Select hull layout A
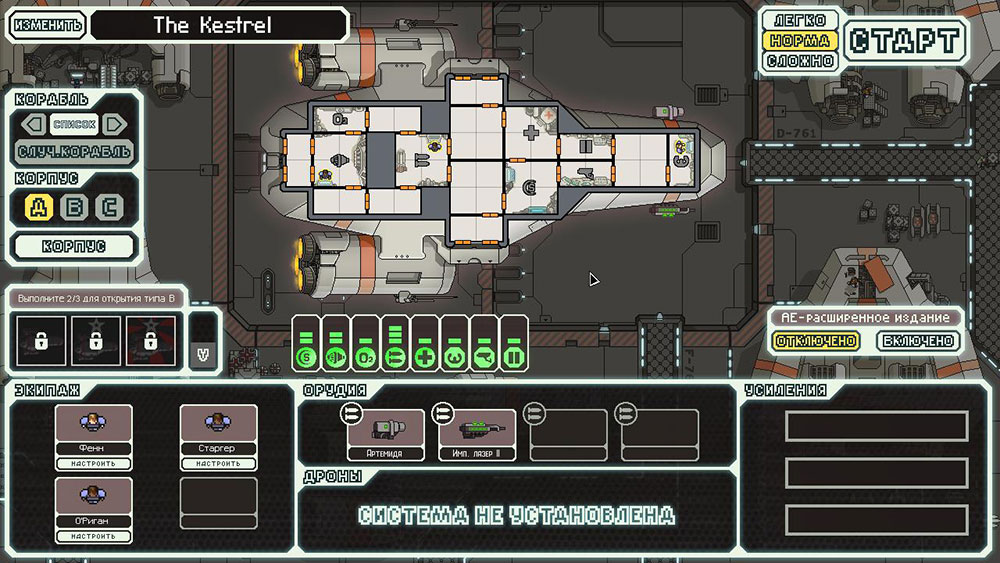Screen dimensions: 1000x563 [39, 208]
